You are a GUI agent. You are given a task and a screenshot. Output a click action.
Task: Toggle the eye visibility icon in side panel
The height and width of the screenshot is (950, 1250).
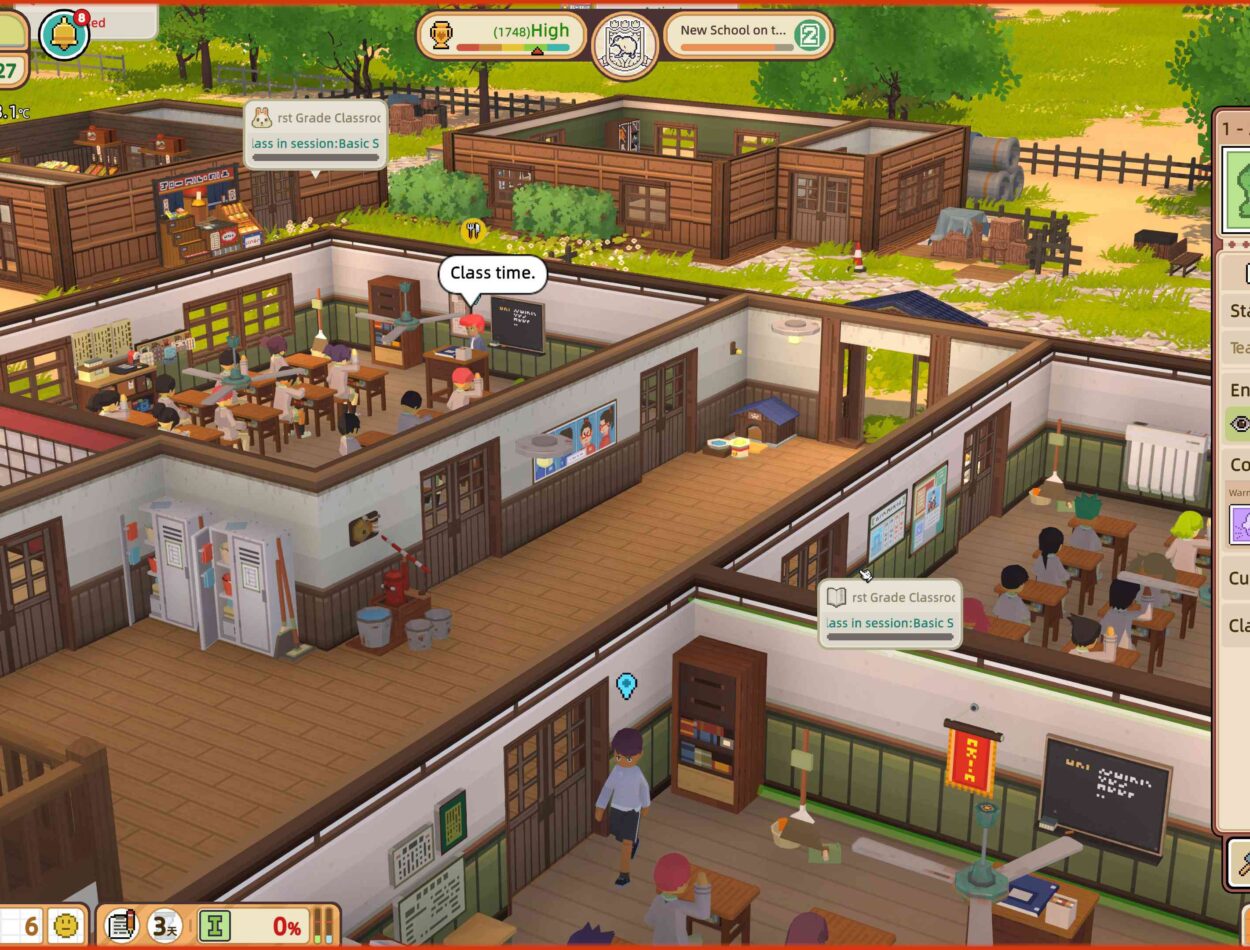[1240, 424]
